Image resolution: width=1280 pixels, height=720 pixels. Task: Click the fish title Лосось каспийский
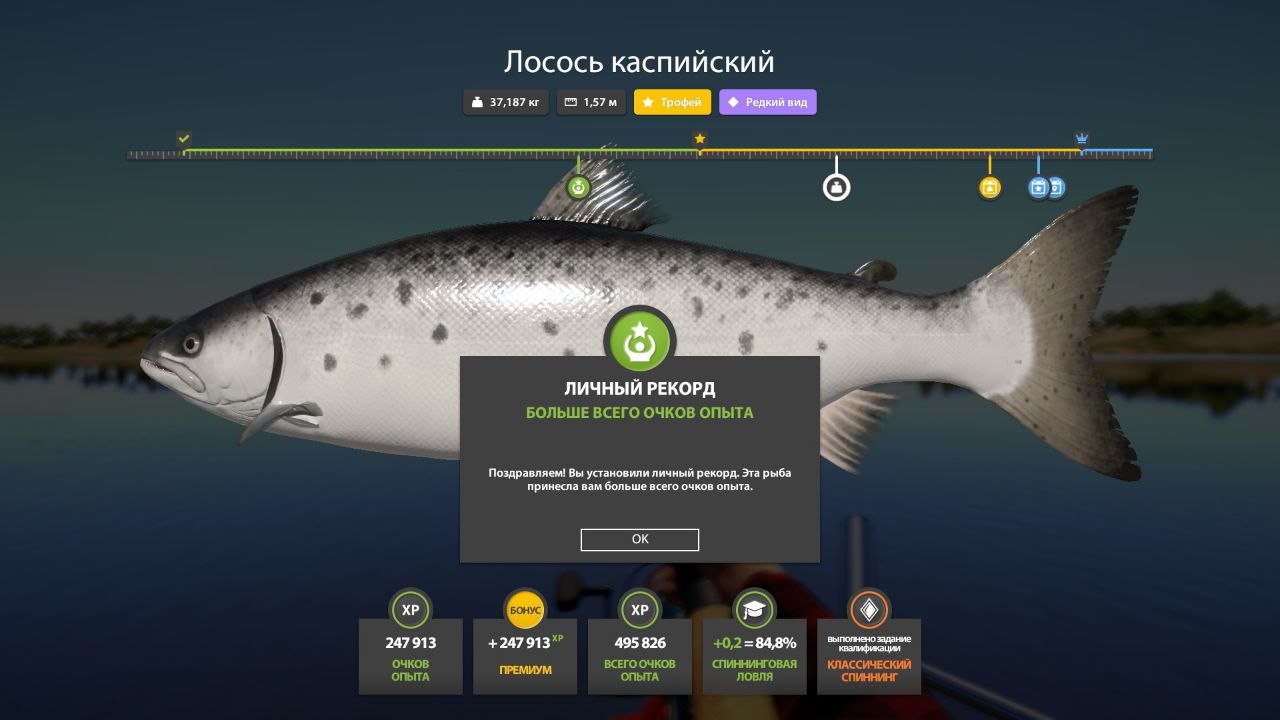639,60
